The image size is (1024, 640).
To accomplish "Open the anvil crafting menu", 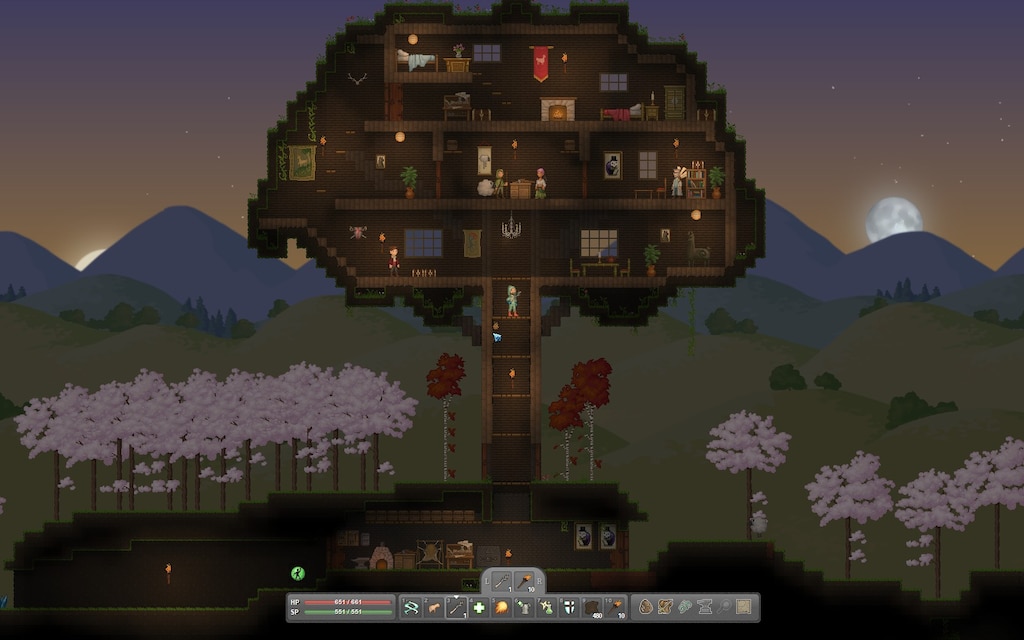I will (x=703, y=607).
